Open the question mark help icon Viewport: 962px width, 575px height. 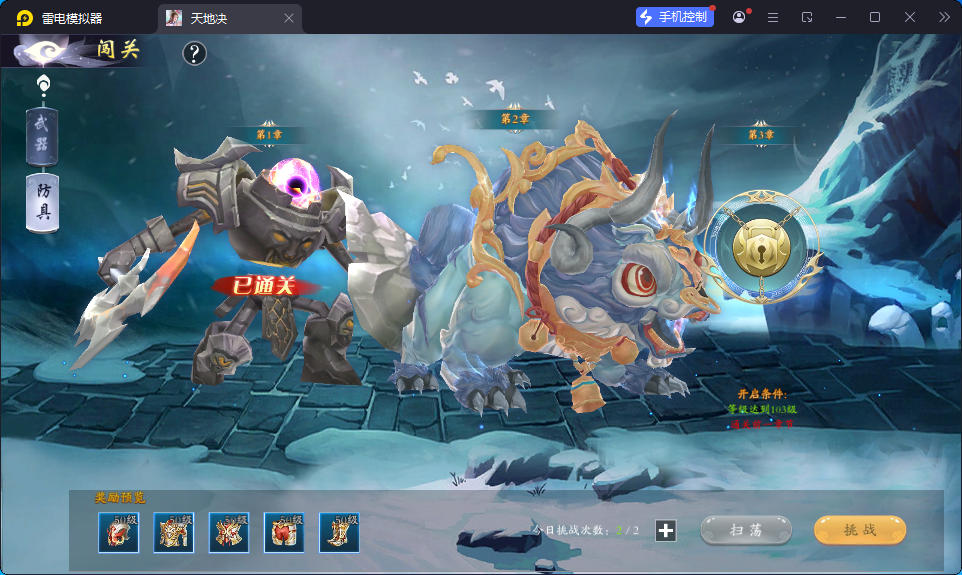194,53
